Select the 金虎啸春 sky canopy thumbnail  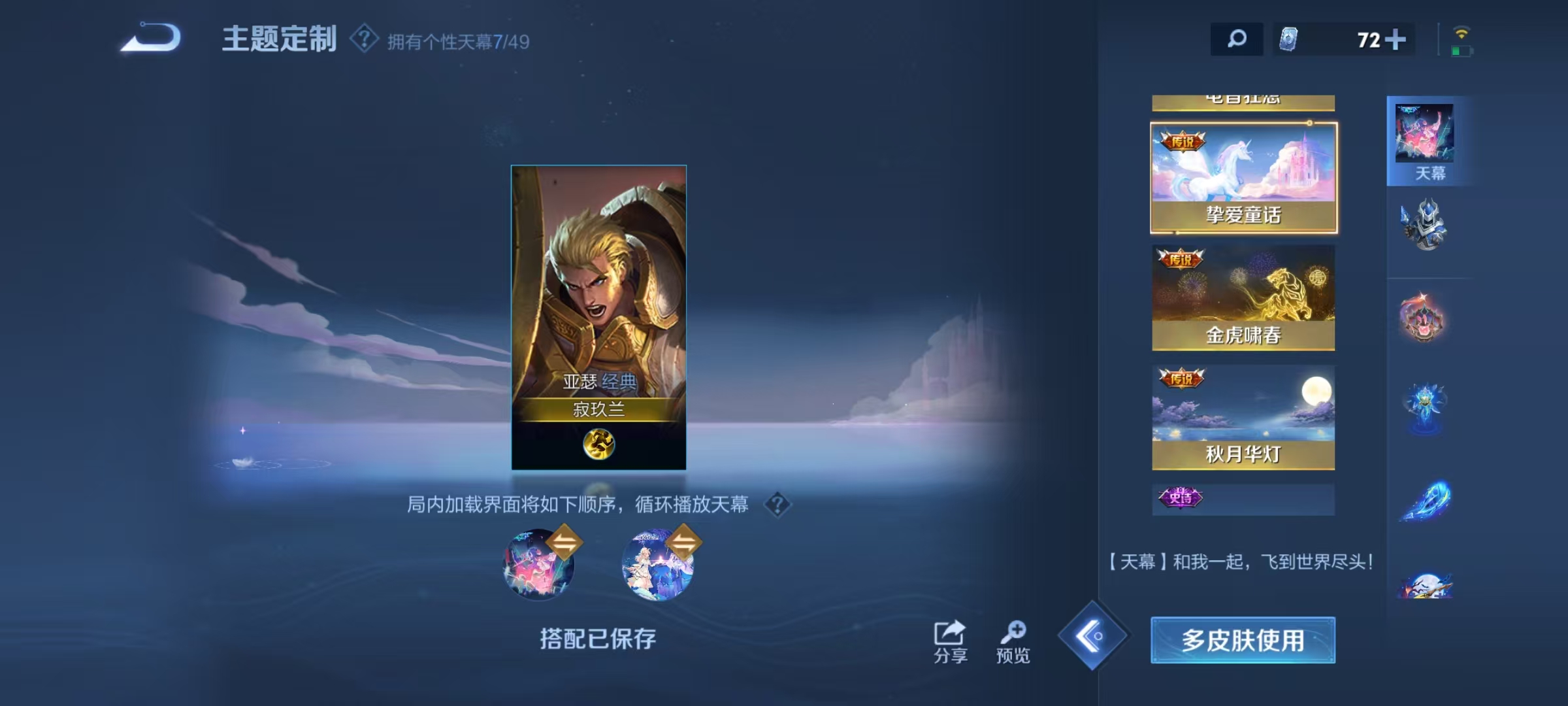(1243, 297)
